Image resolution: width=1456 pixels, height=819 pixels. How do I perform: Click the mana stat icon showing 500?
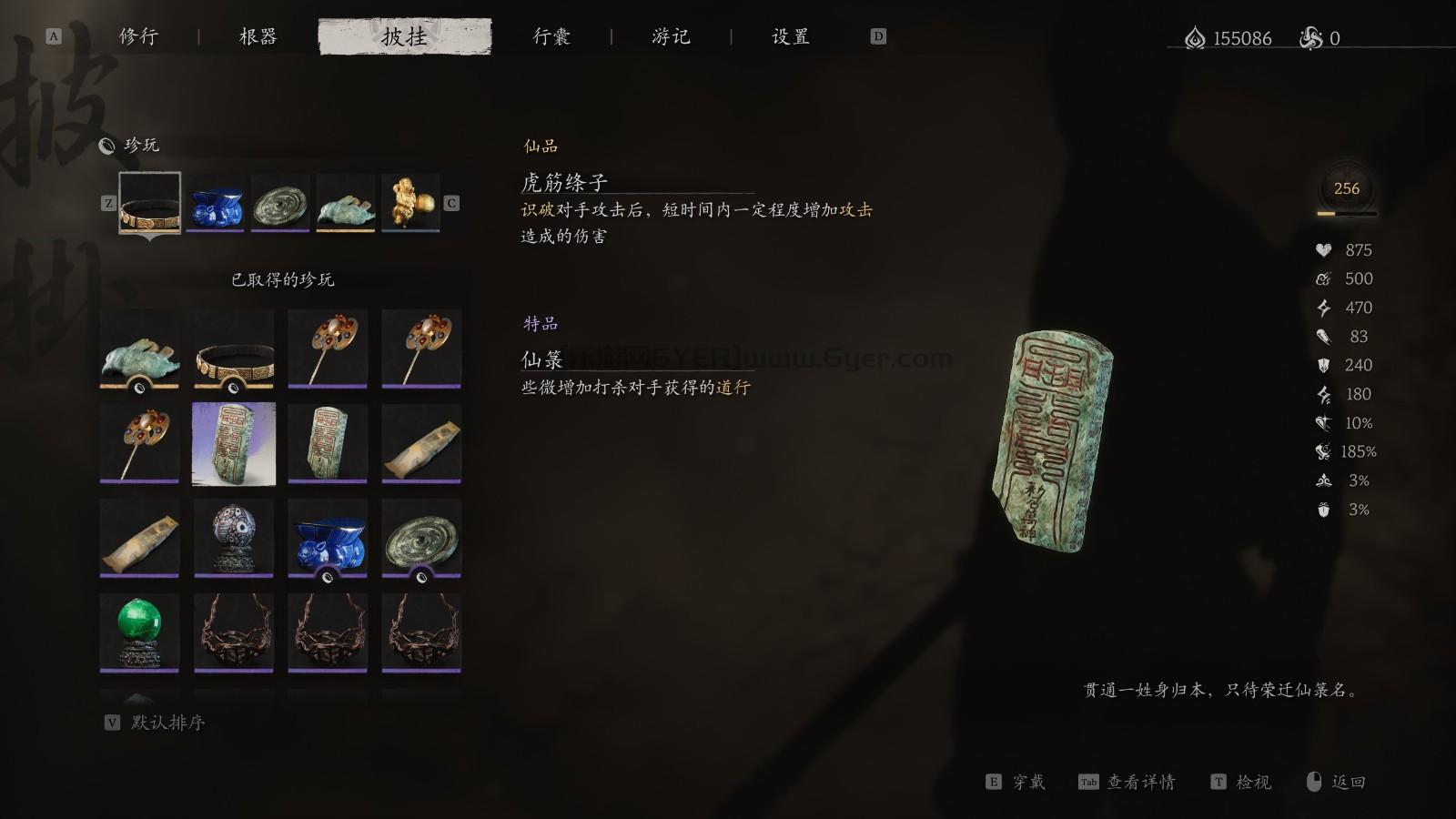(x=1323, y=278)
